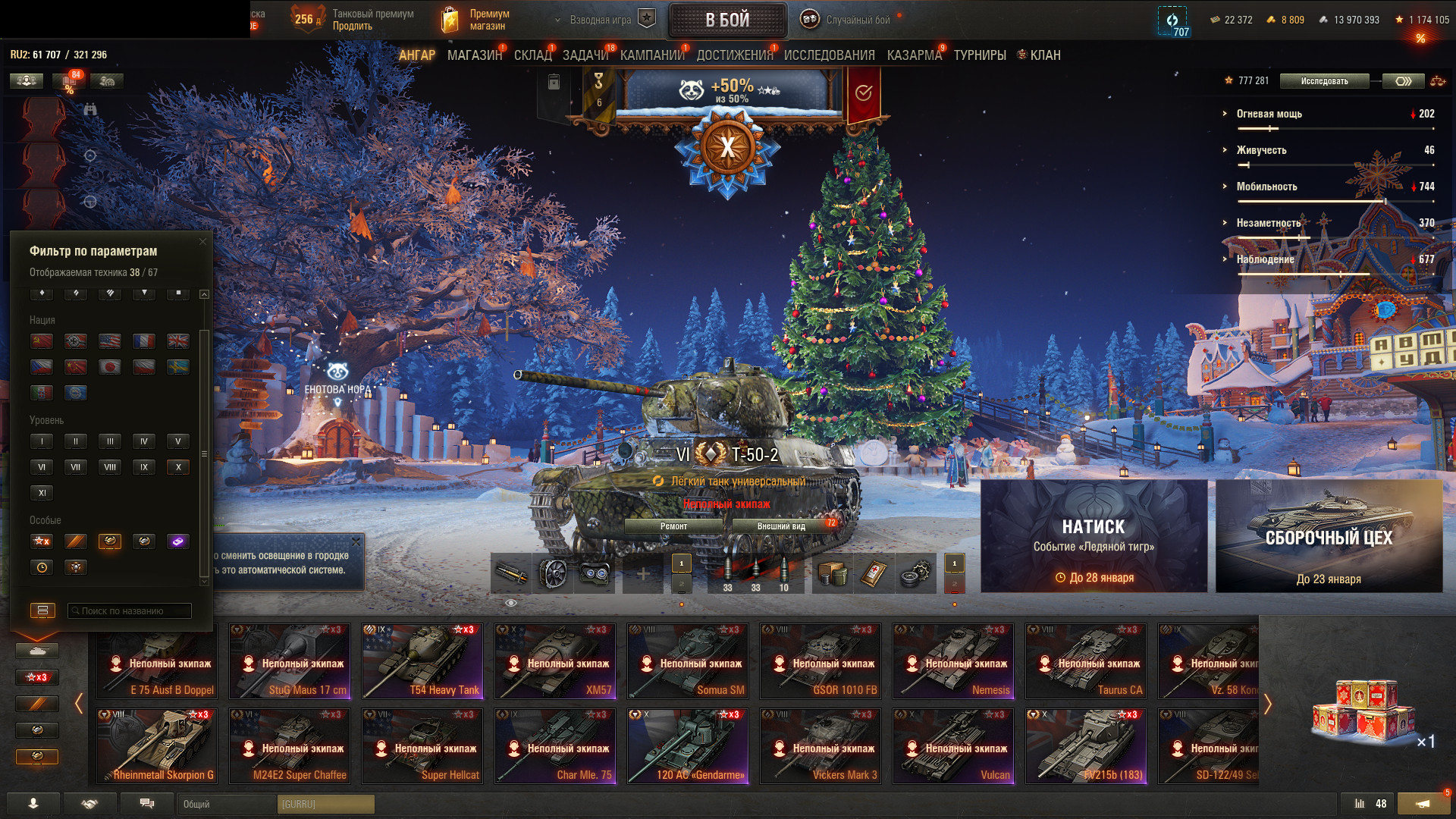Toggle tier VIII filter

pos(110,467)
